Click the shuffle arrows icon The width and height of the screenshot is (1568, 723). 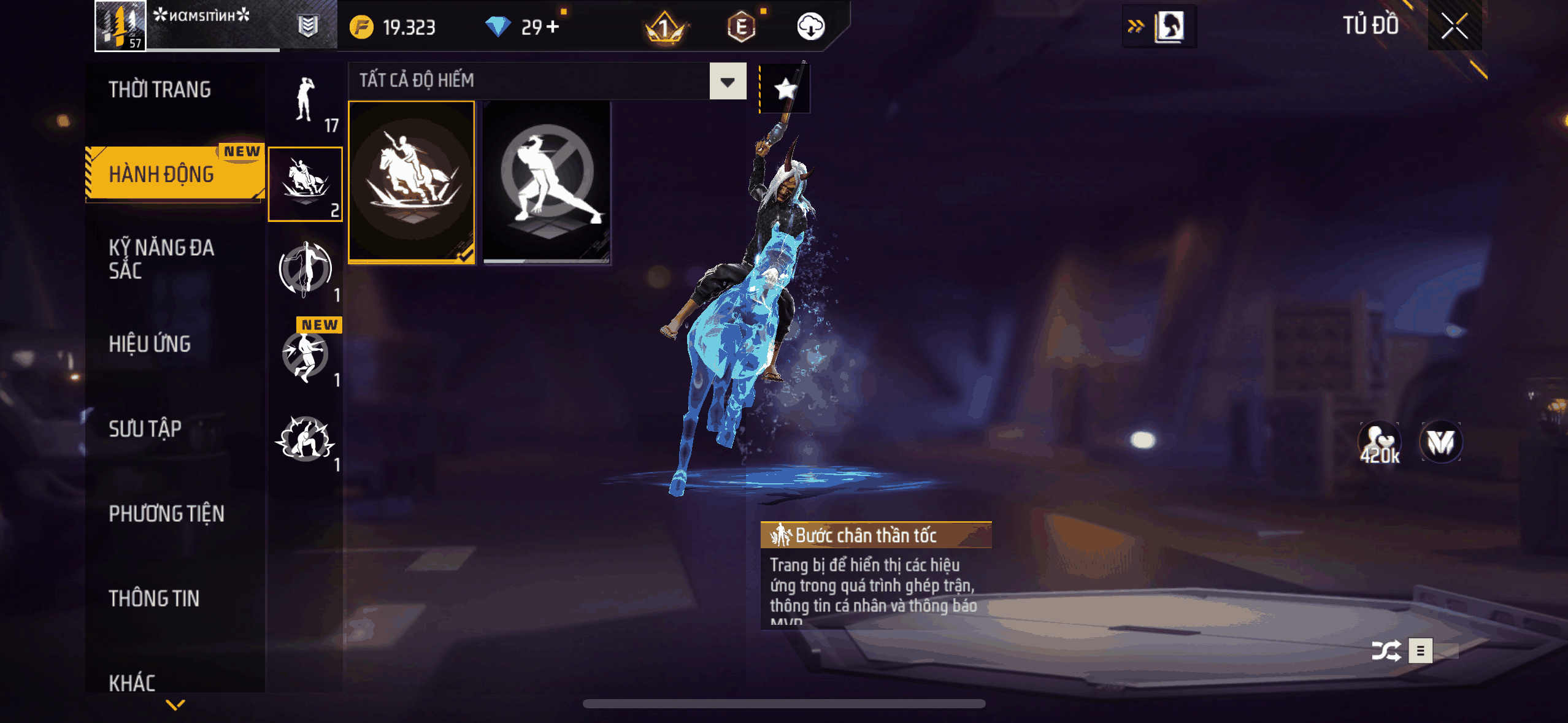click(1386, 651)
